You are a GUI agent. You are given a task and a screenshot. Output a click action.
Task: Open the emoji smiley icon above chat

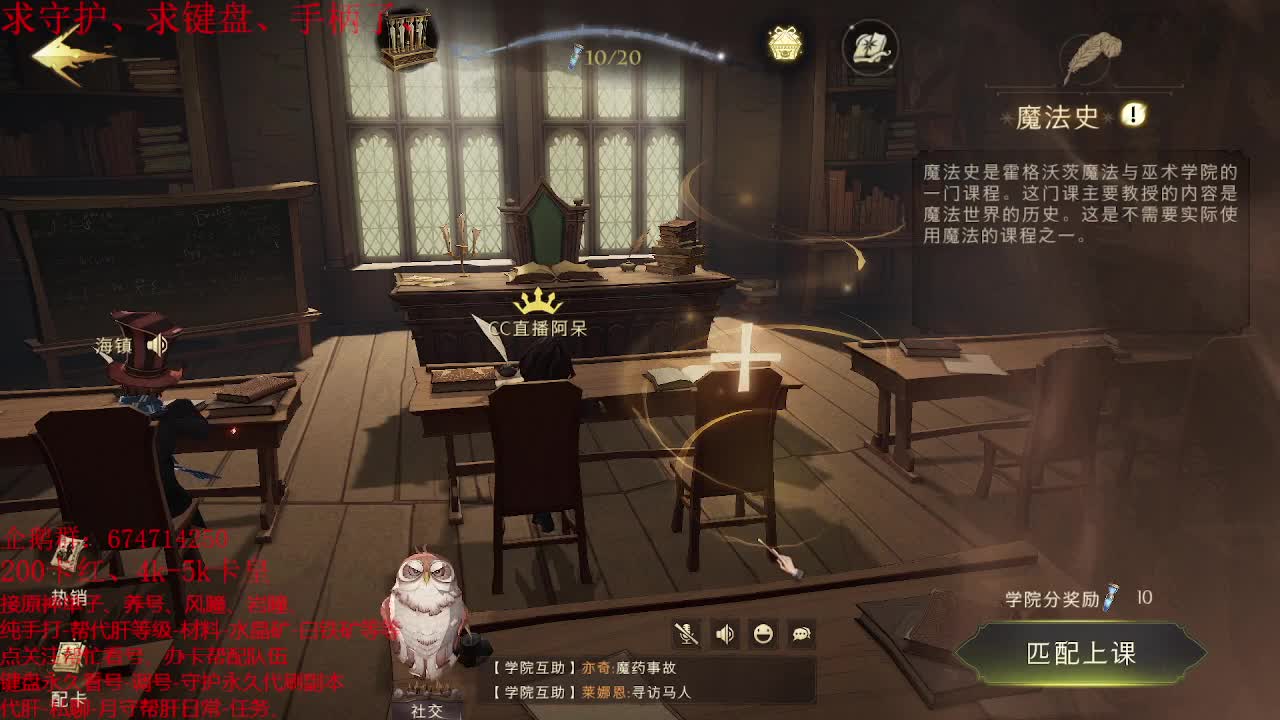(x=761, y=634)
